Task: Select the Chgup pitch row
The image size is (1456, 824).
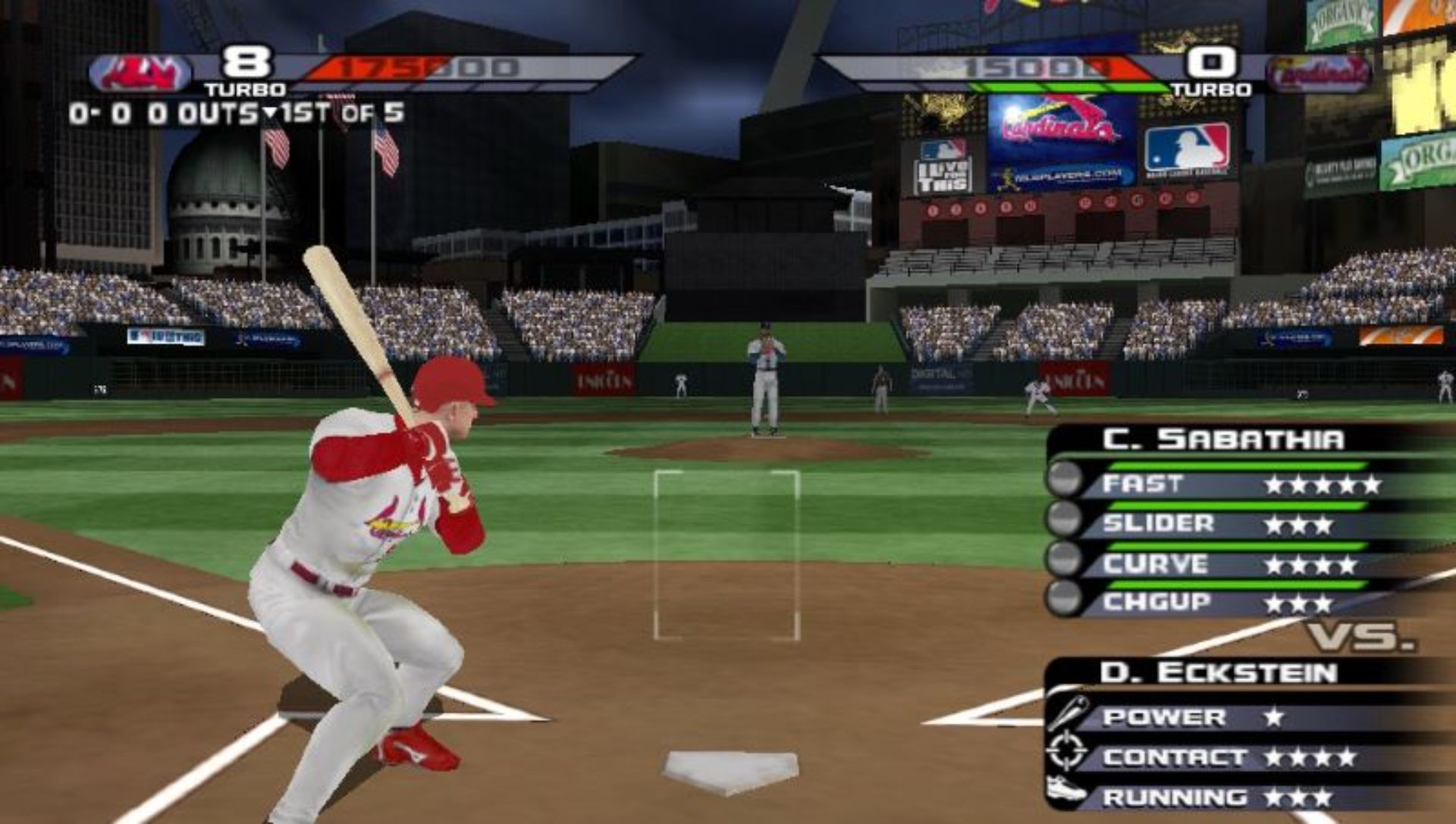Action: (x=1213, y=603)
